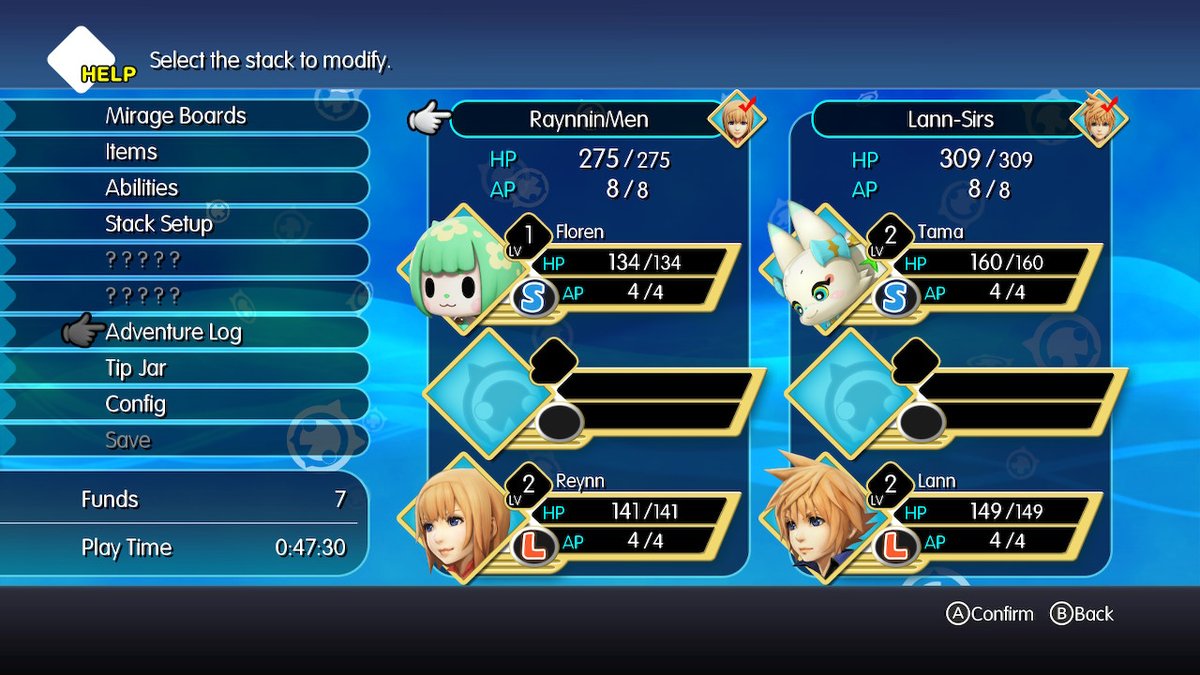
Task: Open the Config menu
Action: 136,404
